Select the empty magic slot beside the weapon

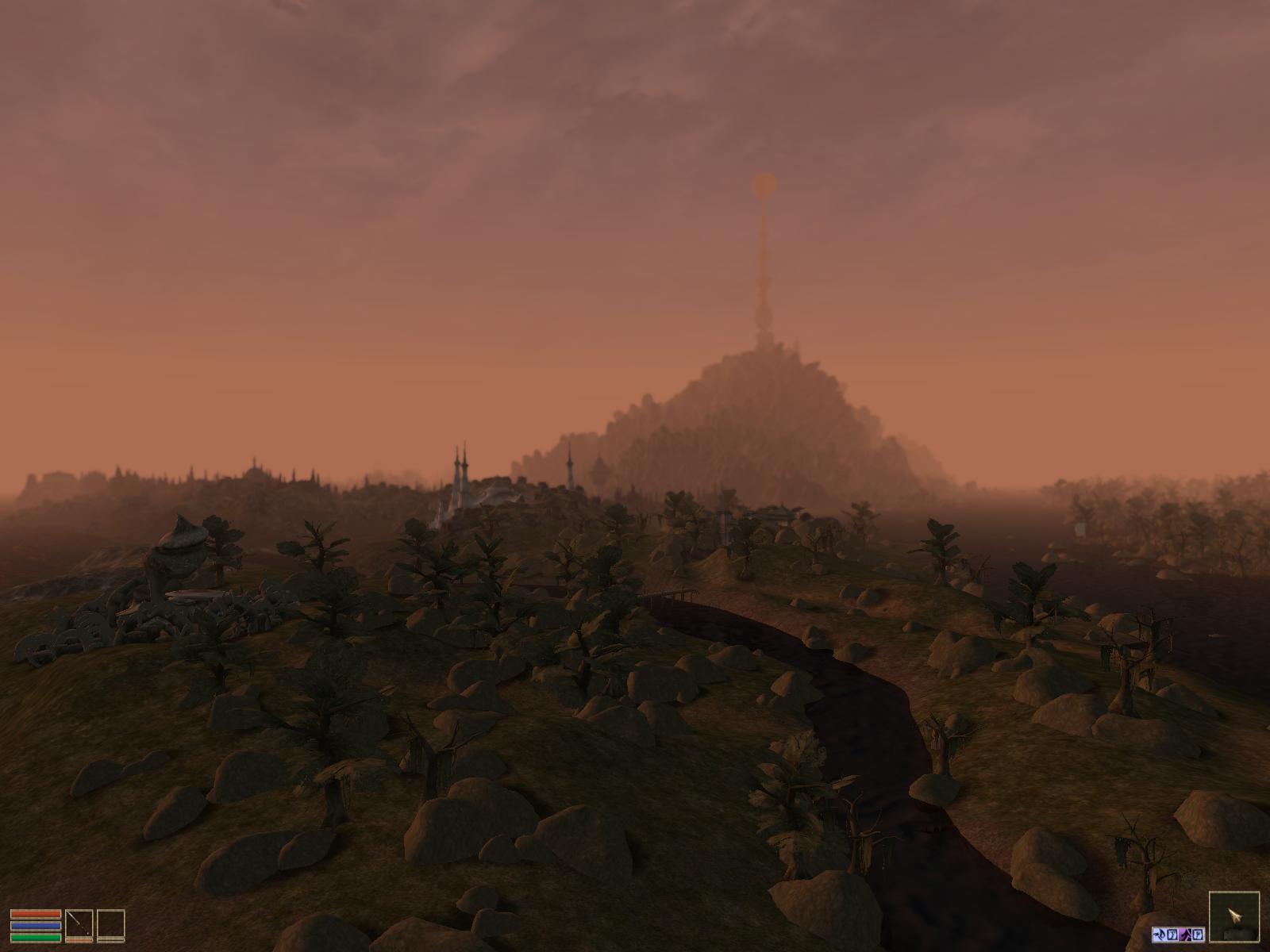point(110,924)
